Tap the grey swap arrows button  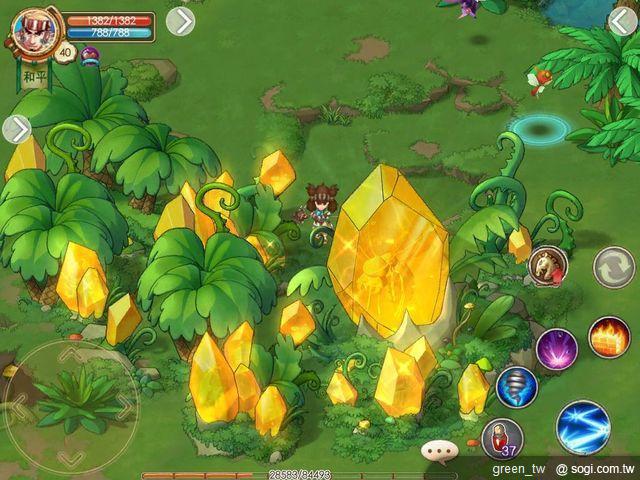613,267
